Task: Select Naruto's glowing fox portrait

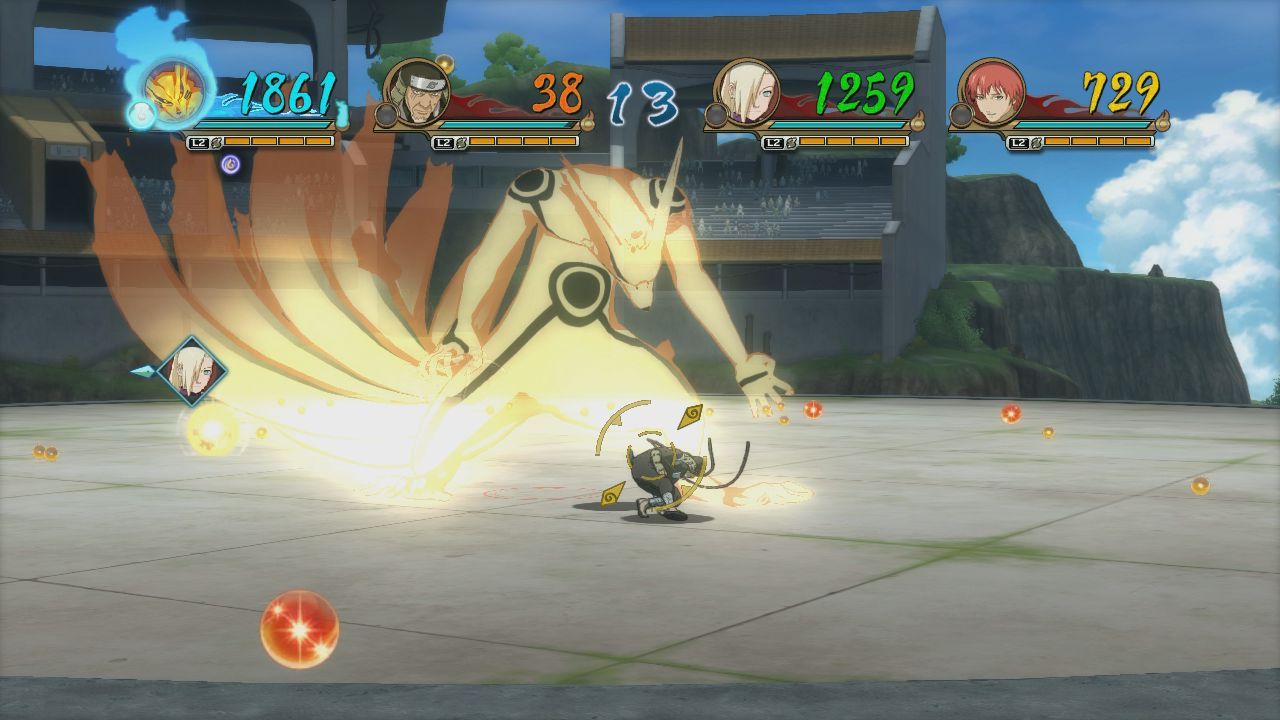Action: (x=173, y=94)
